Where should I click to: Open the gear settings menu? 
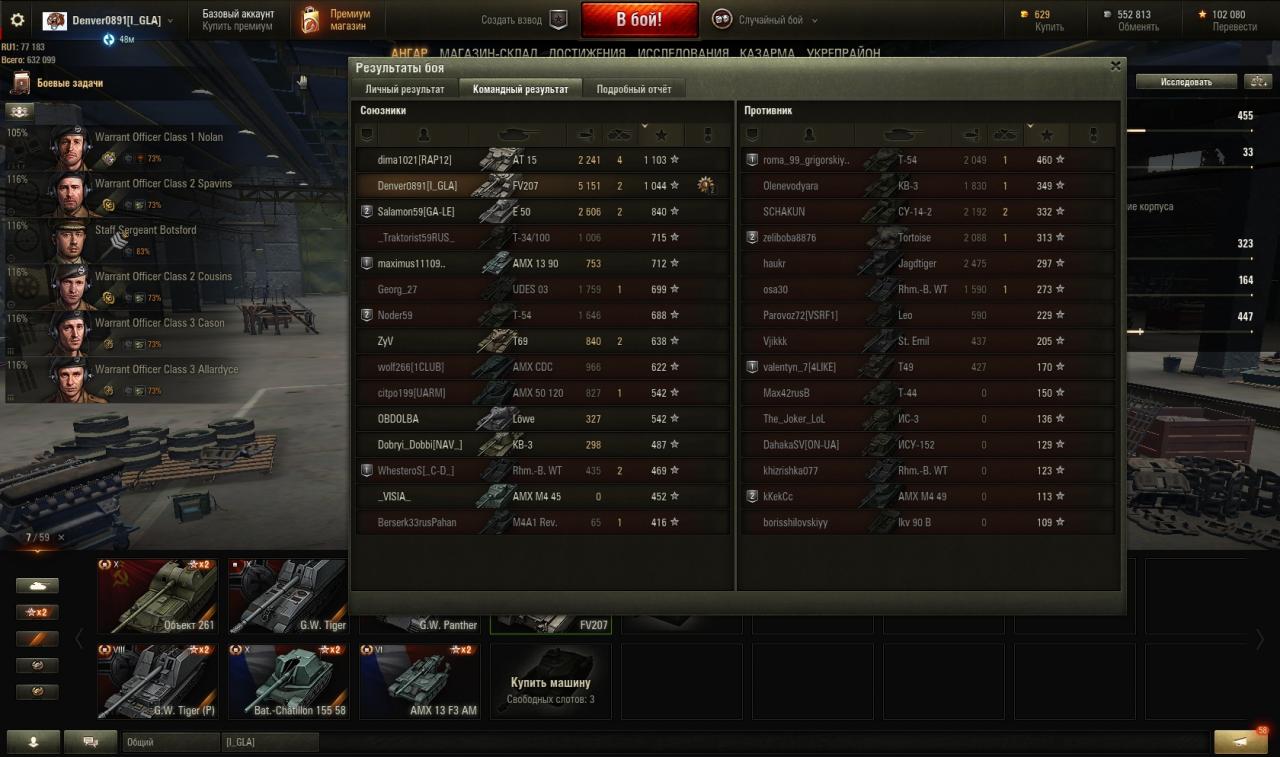(x=17, y=20)
